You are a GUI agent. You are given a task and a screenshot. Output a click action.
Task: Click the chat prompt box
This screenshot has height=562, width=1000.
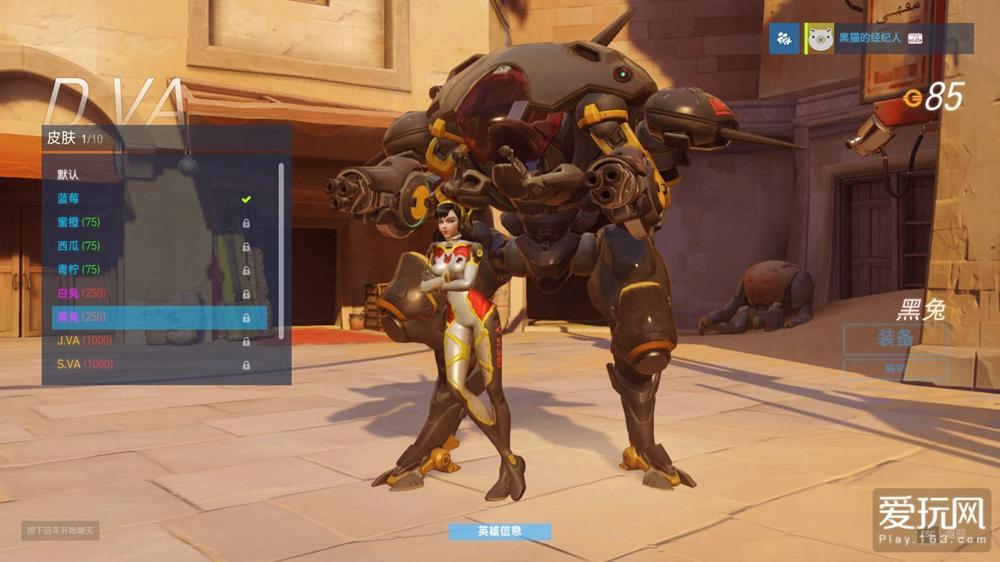(x=60, y=530)
